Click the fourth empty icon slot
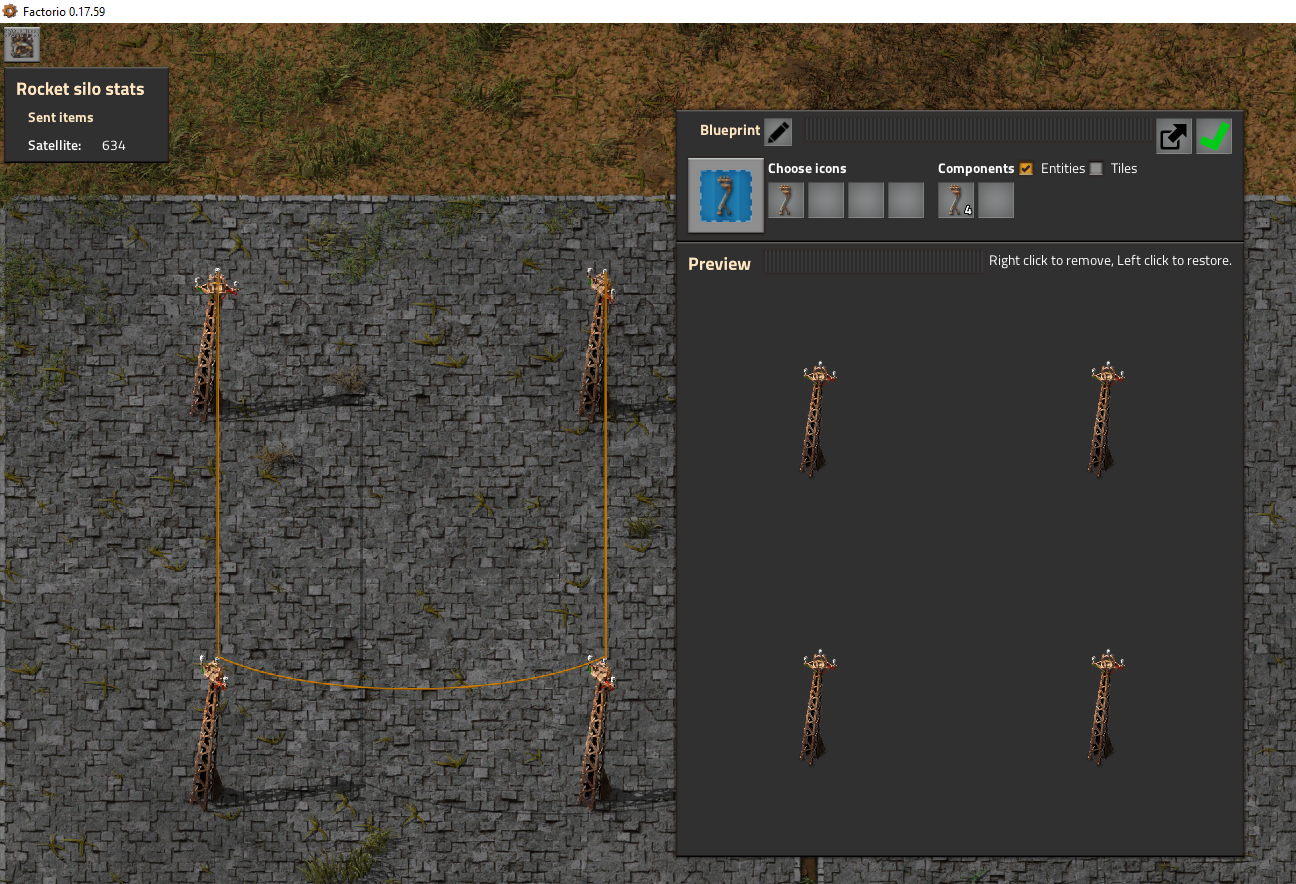 coord(905,199)
